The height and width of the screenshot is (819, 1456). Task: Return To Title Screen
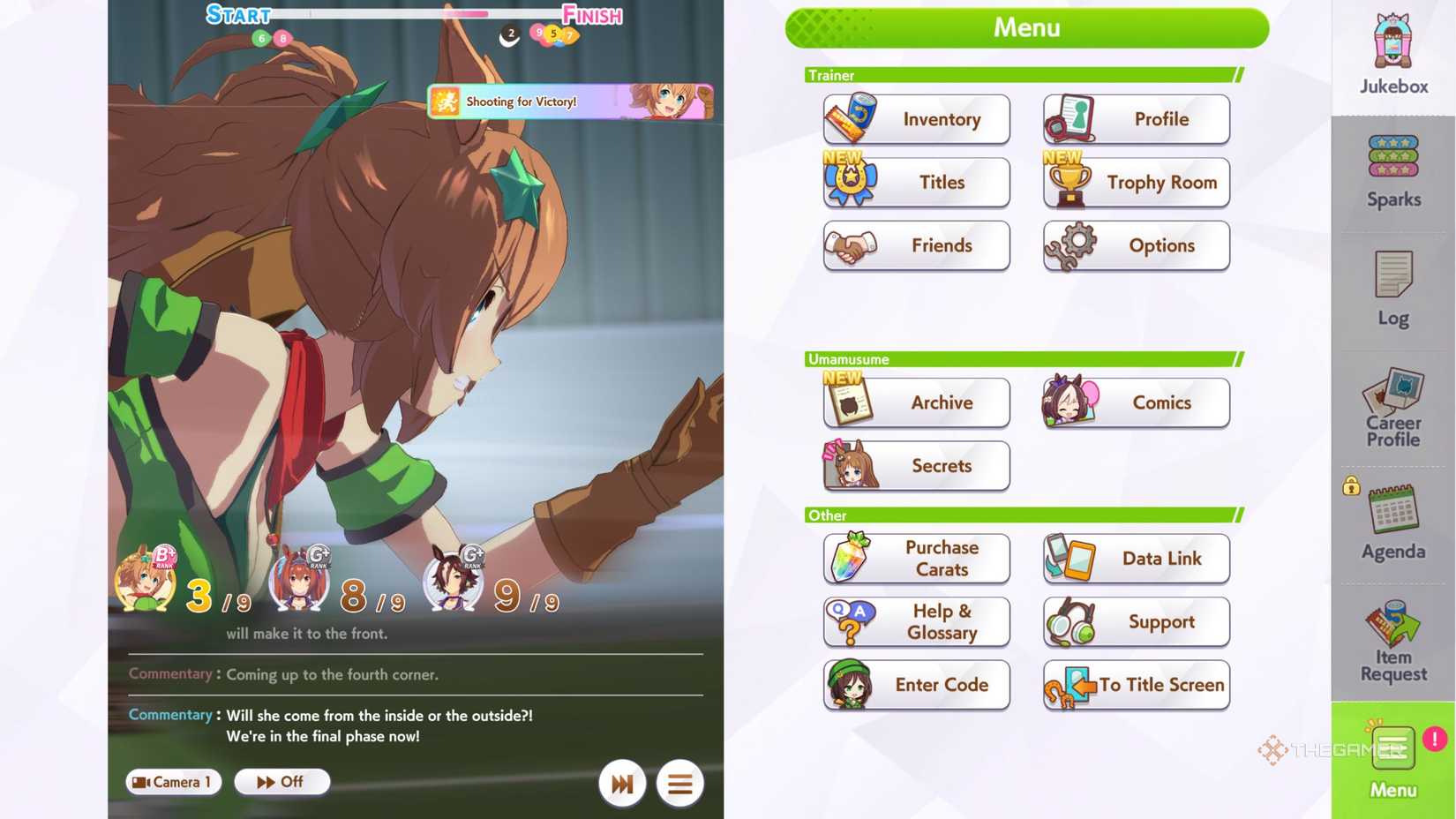tap(1136, 685)
